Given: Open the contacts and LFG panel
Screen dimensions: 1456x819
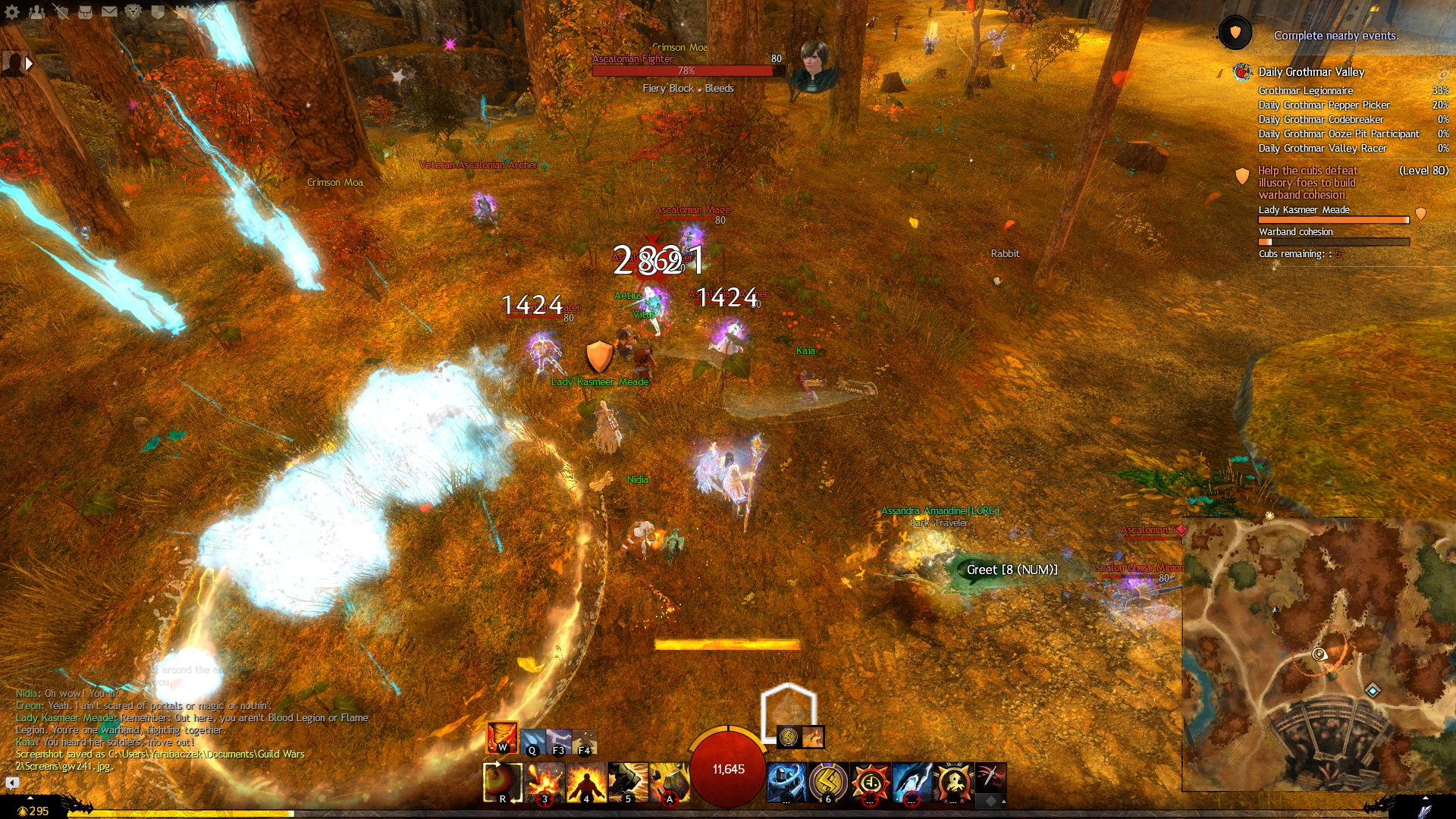Looking at the screenshot, I should coord(36,11).
